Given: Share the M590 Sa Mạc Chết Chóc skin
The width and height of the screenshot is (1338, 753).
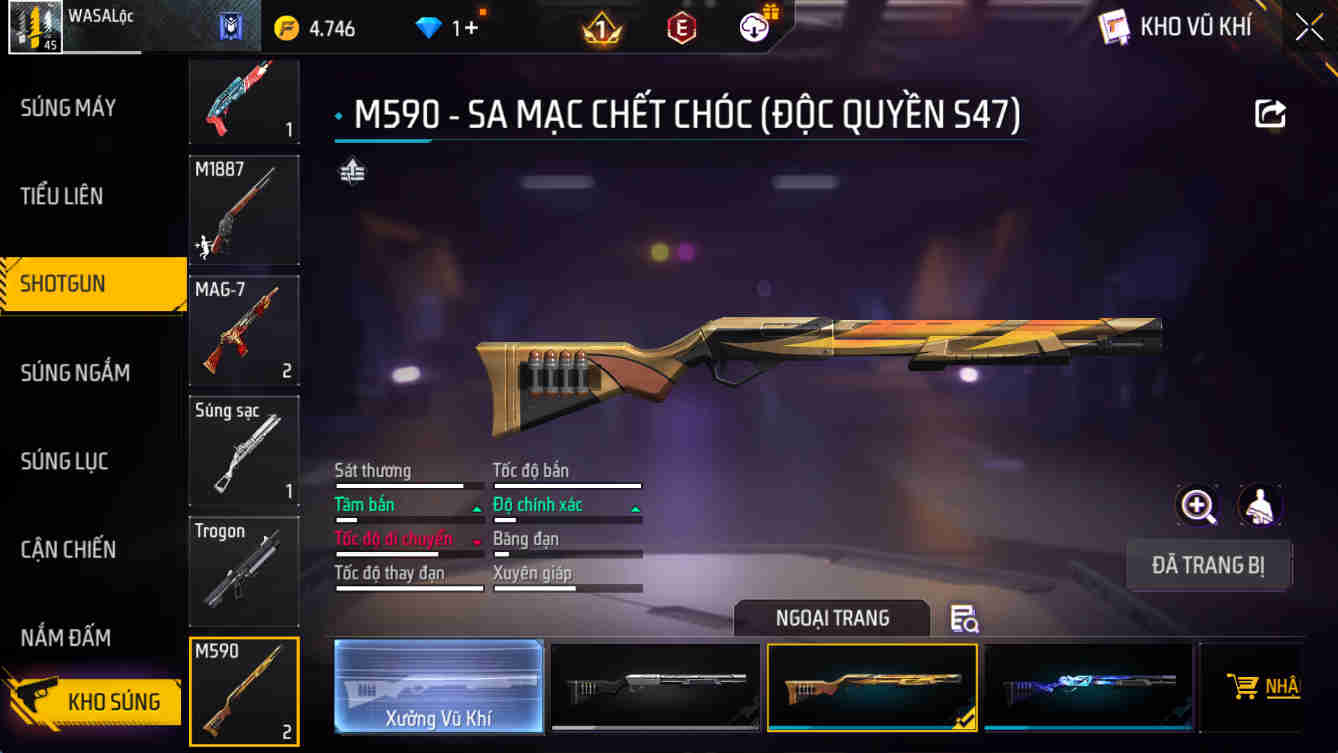Looking at the screenshot, I should pos(1270,114).
